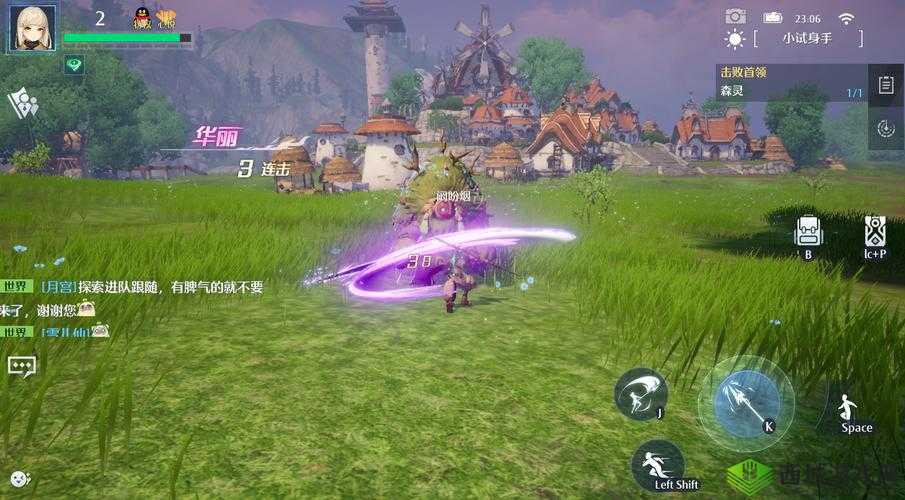The height and width of the screenshot is (500, 905).
Task: Click the green diamond buff icon
Action: [74, 64]
